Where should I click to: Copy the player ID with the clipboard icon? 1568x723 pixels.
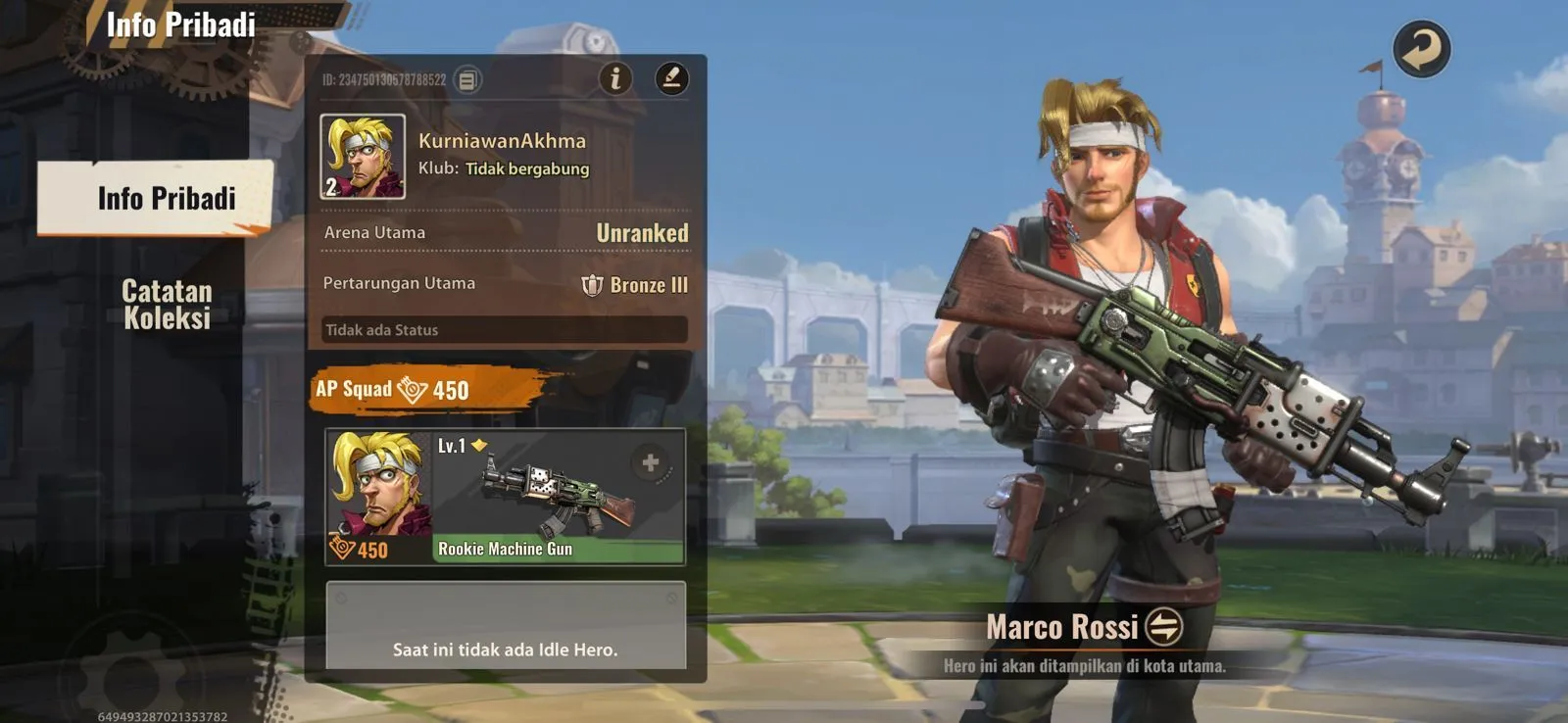(x=468, y=80)
